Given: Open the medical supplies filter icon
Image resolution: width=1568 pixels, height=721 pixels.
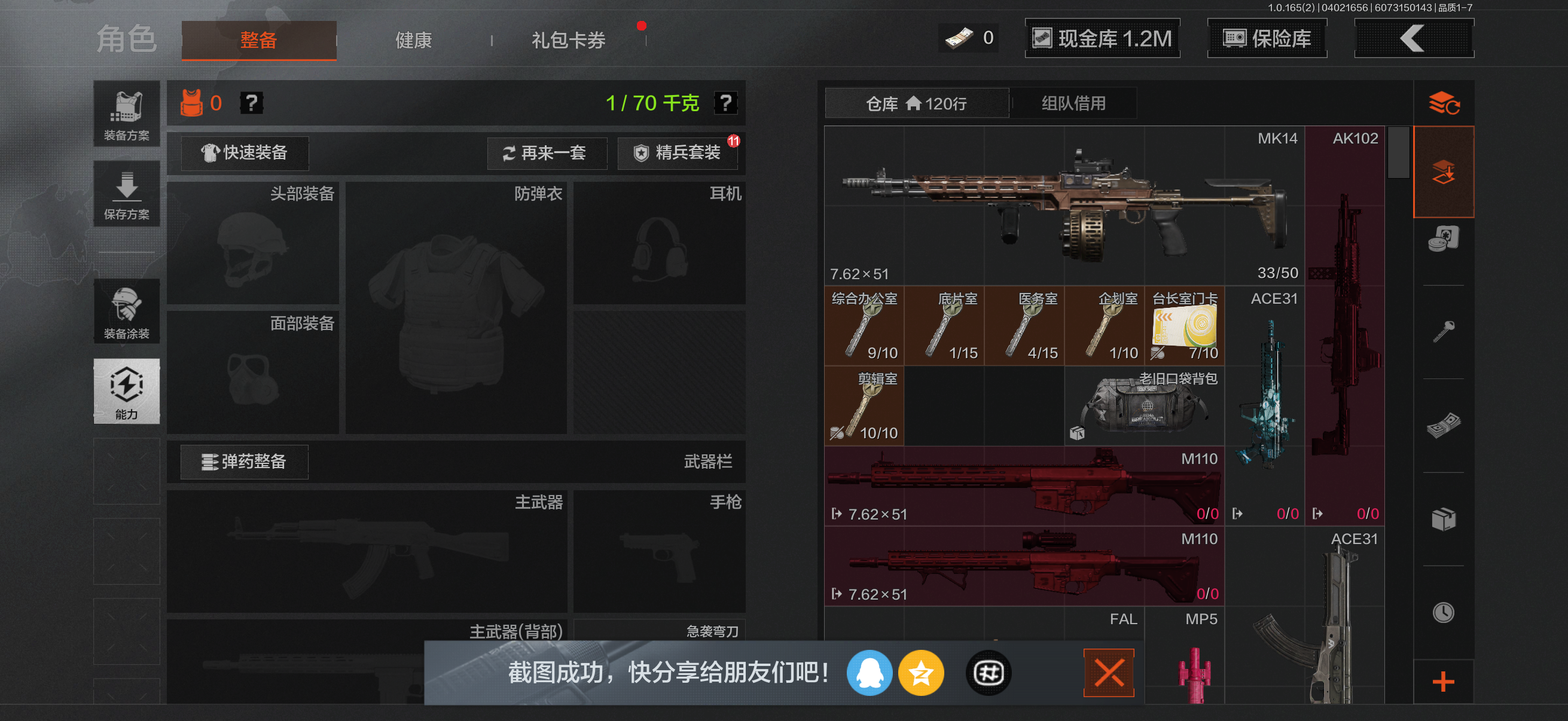Looking at the screenshot, I should click(1444, 239).
